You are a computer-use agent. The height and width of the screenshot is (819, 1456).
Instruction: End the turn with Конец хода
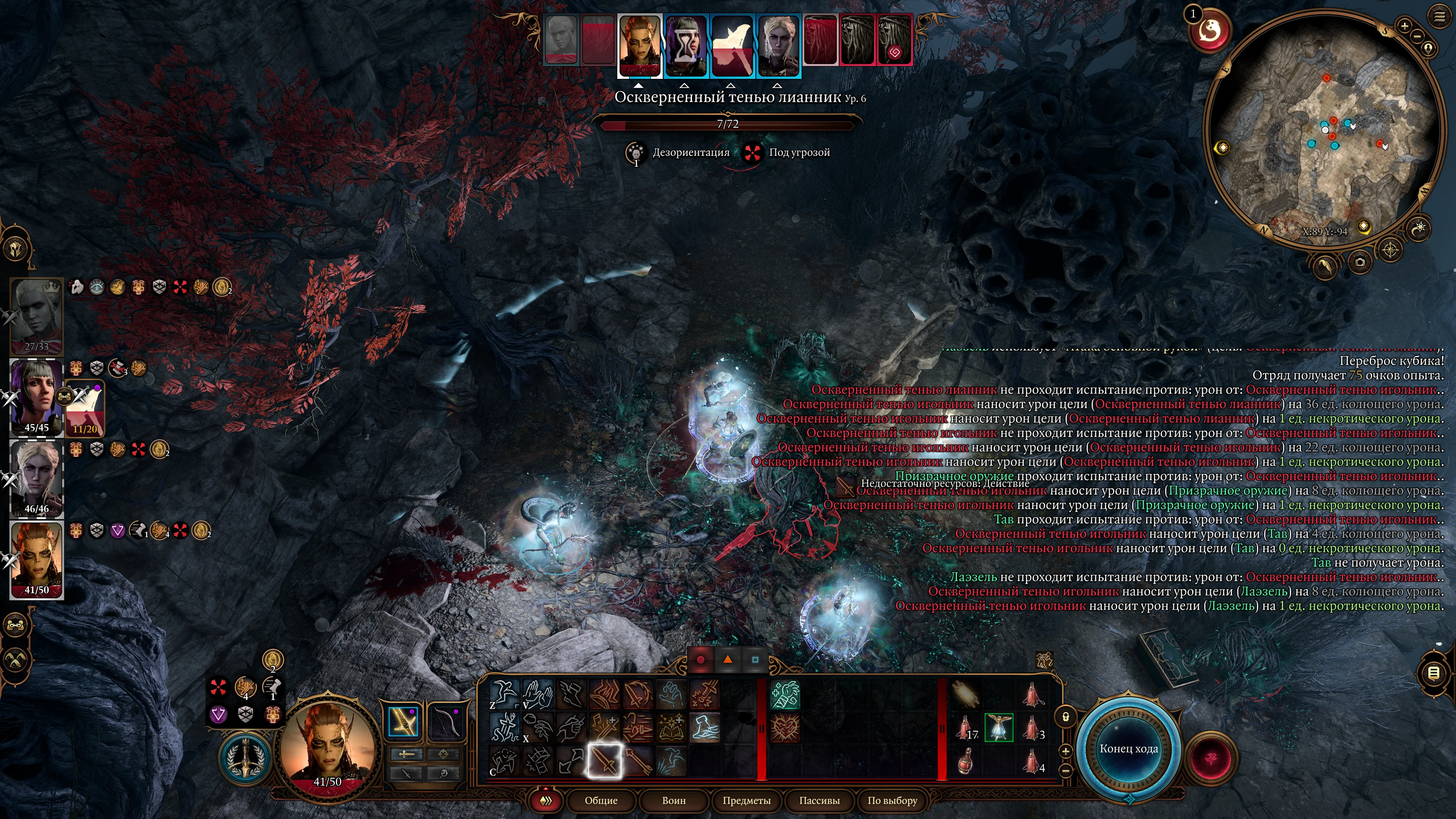1128,748
